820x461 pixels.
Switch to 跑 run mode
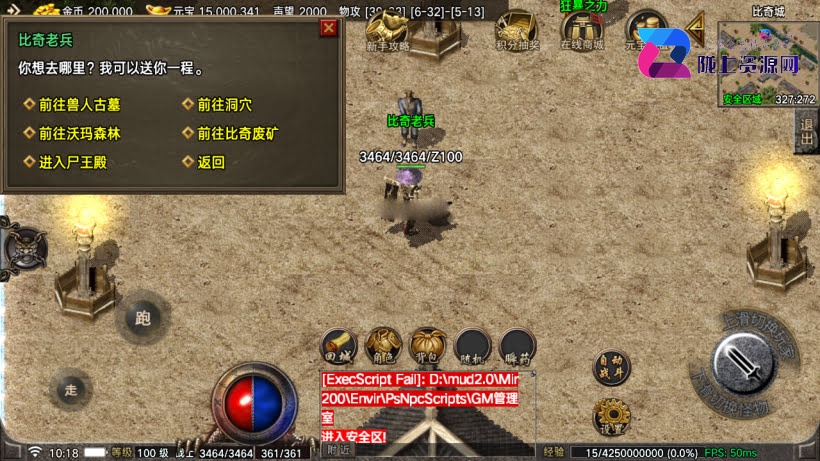[x=142, y=320]
